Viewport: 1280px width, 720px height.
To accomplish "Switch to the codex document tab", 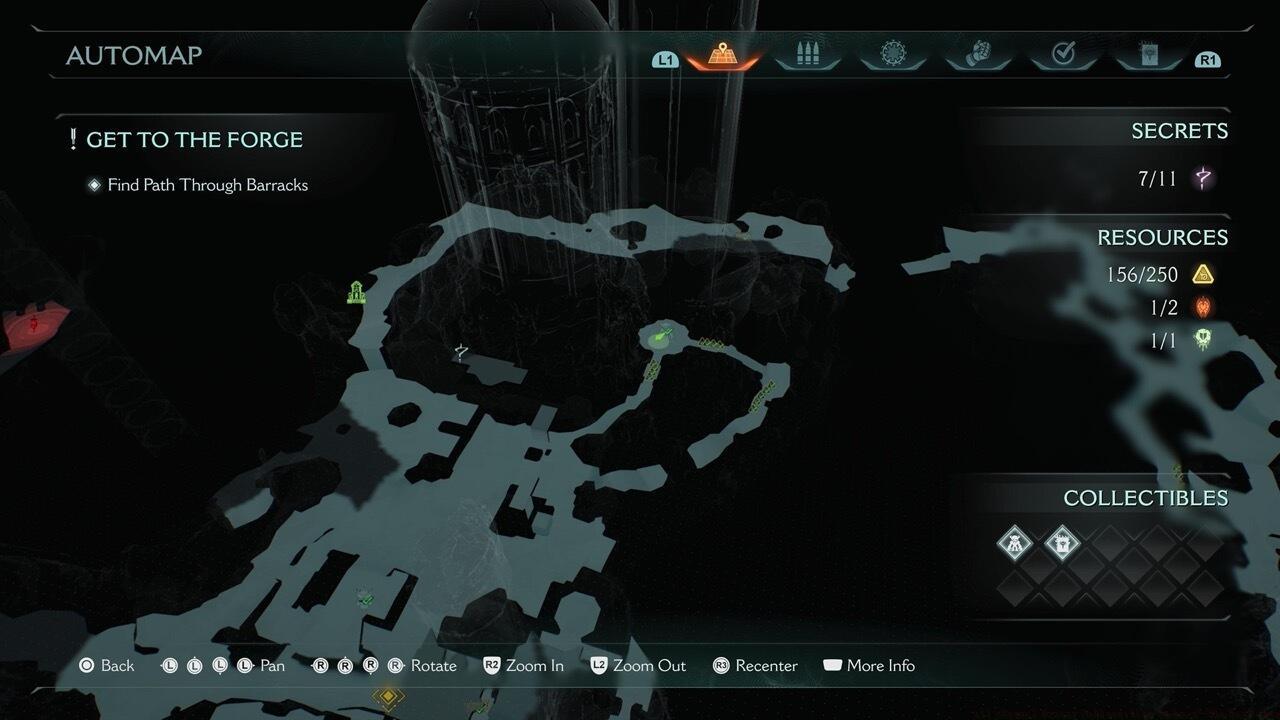I will click(x=1150, y=55).
